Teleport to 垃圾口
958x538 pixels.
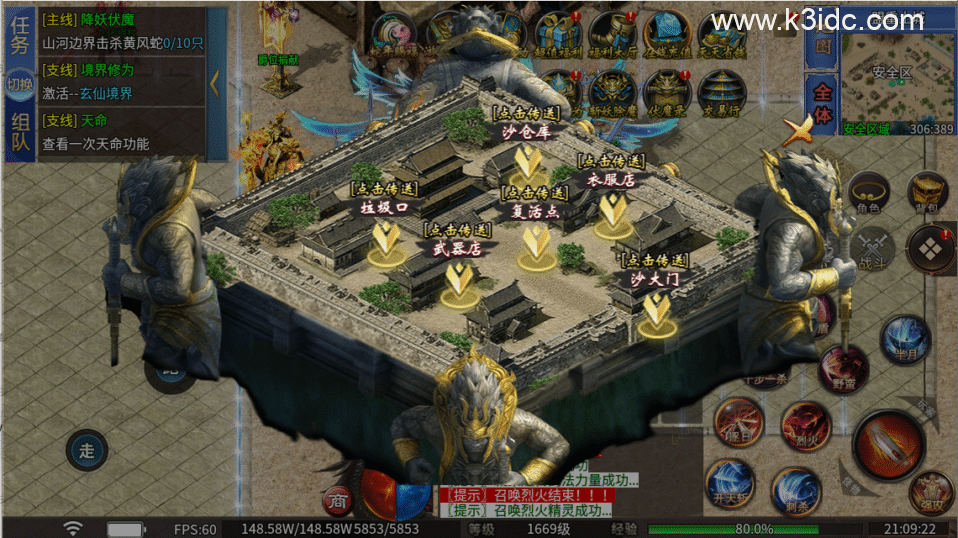point(385,238)
